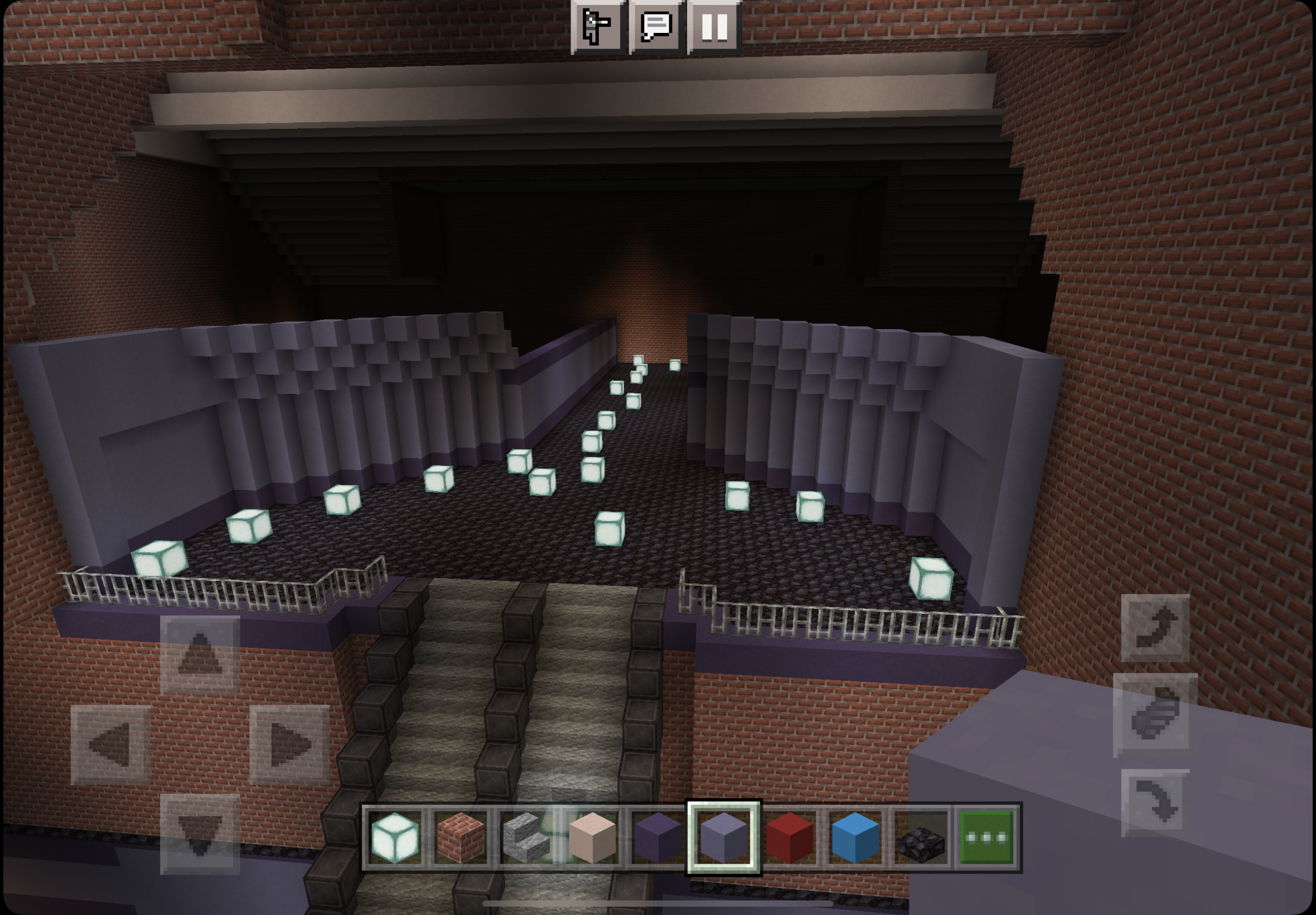The height and width of the screenshot is (915, 1316).
Task: Choose the red block hotbar slot
Action: click(x=790, y=837)
